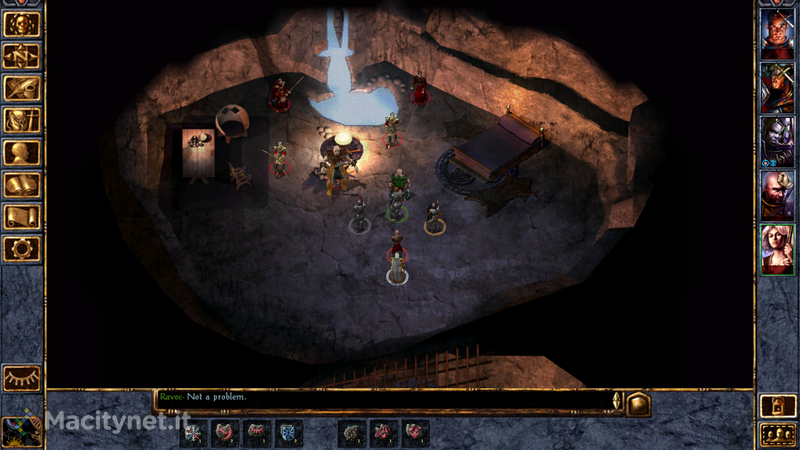Image resolution: width=800 pixels, height=450 pixels.
Task: Open the mage spellbook
Action: [x=22, y=184]
